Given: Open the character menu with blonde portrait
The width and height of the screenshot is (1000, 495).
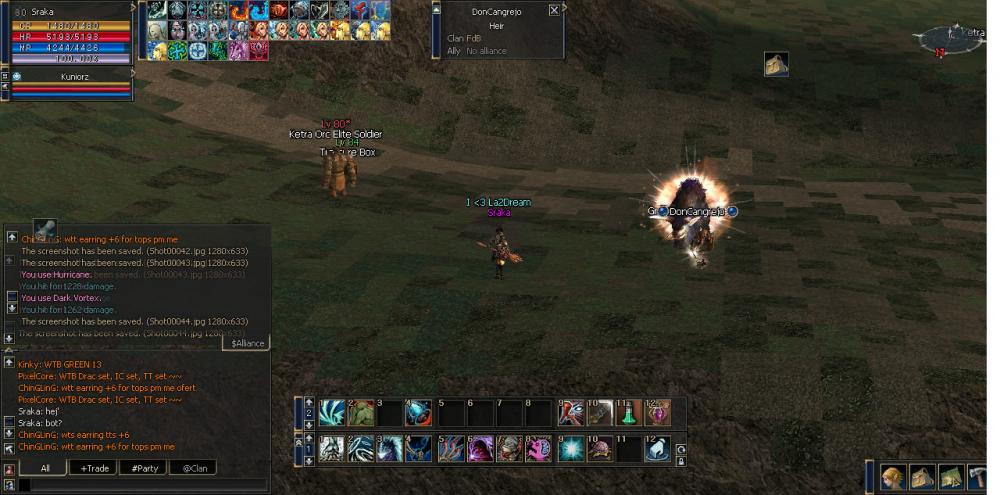Looking at the screenshot, I should pyautogui.click(x=893, y=477).
